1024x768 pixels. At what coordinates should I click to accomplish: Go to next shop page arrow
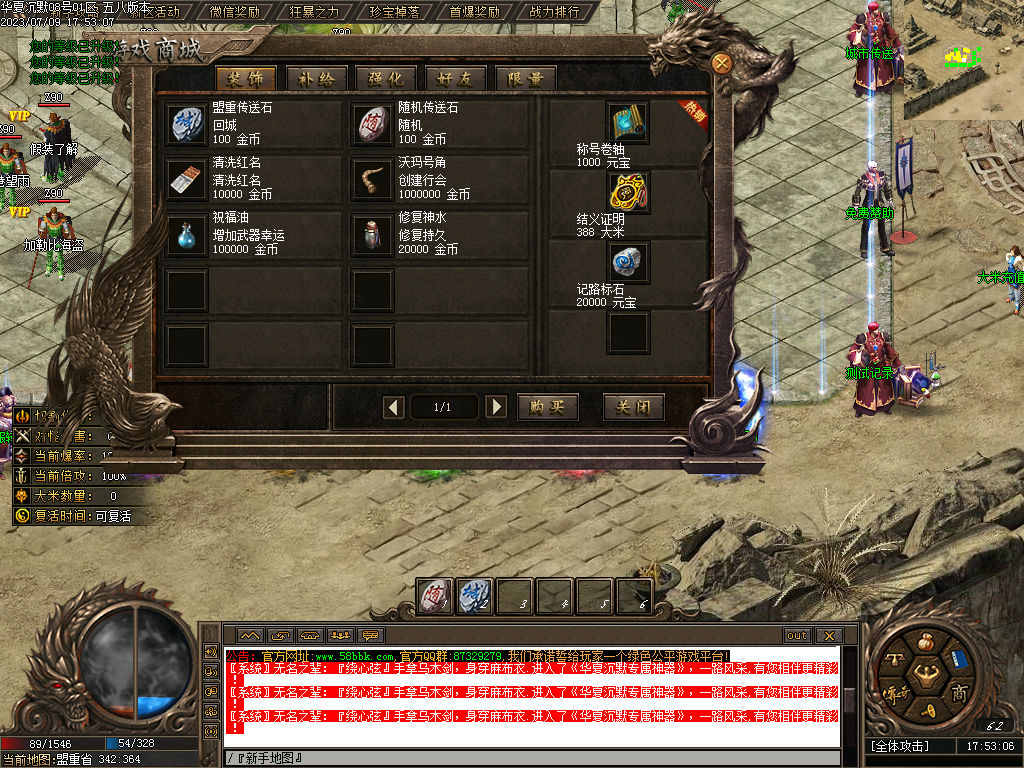pyautogui.click(x=495, y=407)
